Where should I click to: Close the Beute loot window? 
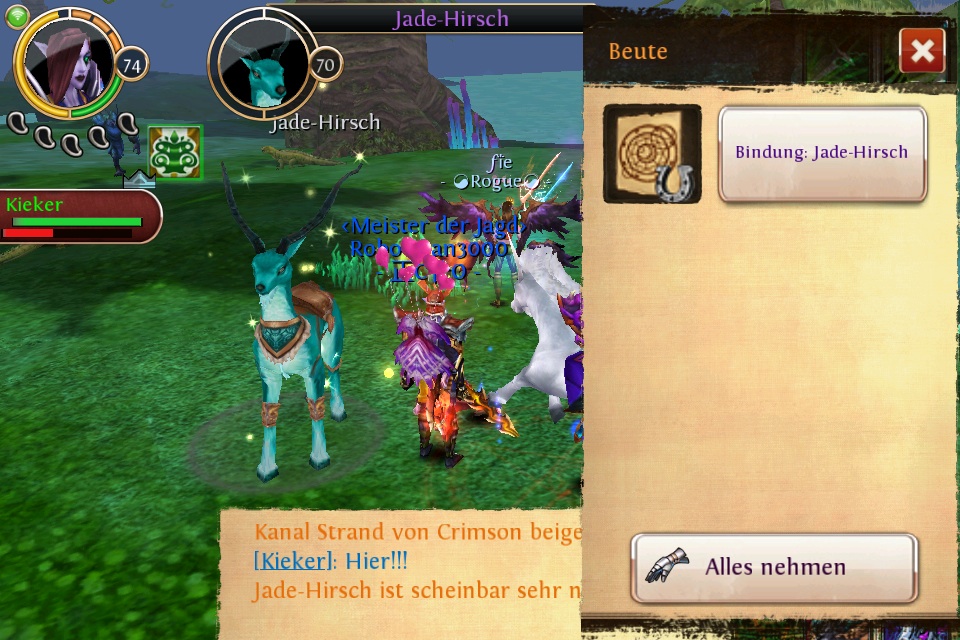click(922, 51)
